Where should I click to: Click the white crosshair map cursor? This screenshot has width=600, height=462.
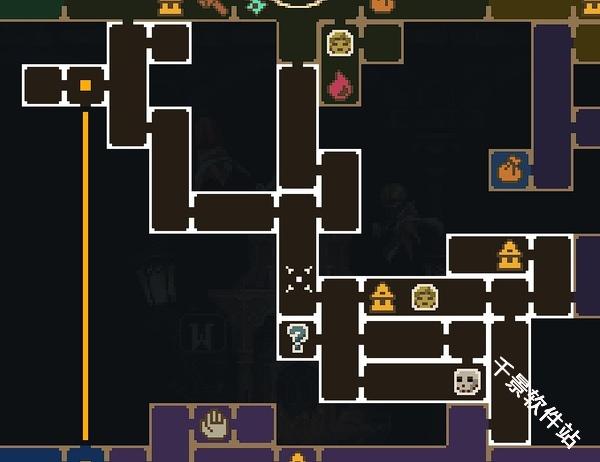pos(299,278)
